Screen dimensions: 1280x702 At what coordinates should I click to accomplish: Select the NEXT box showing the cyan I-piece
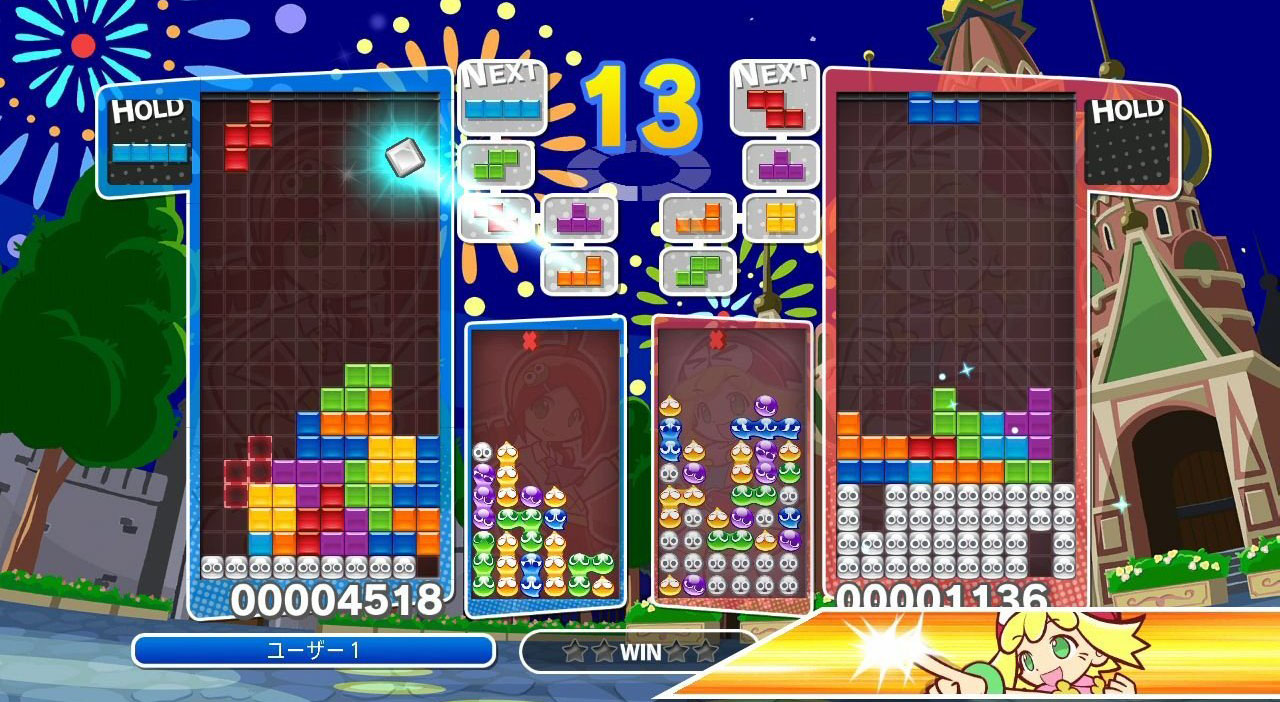click(x=501, y=98)
